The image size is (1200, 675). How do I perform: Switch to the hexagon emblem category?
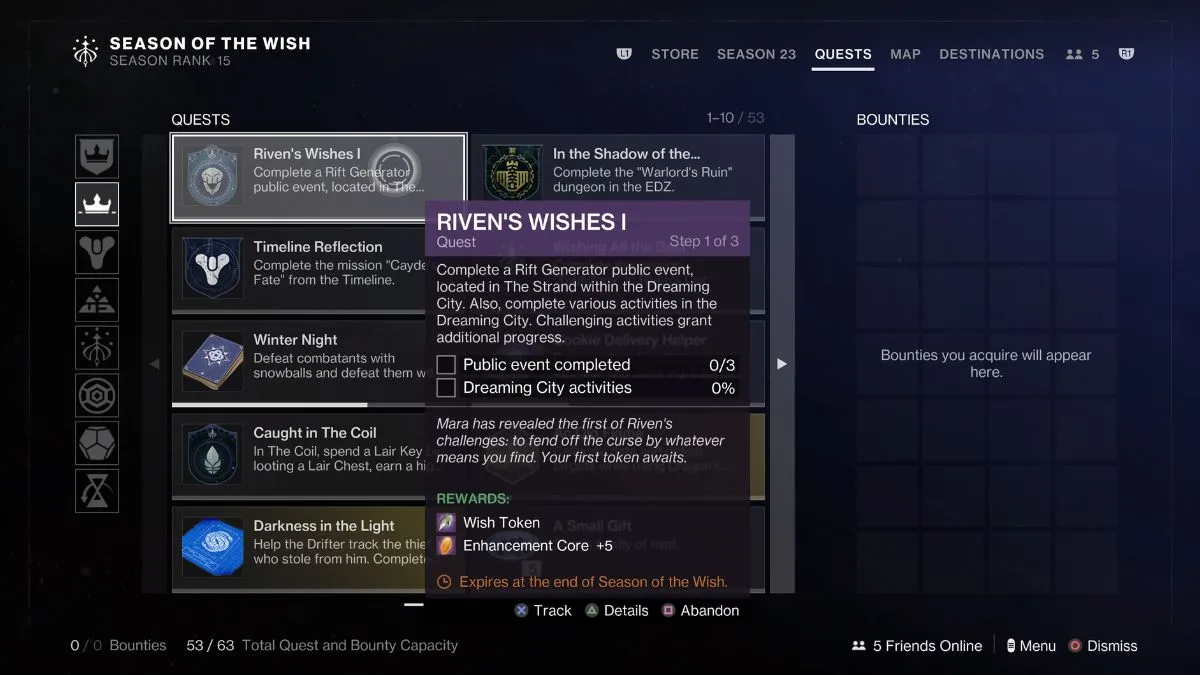click(x=97, y=395)
